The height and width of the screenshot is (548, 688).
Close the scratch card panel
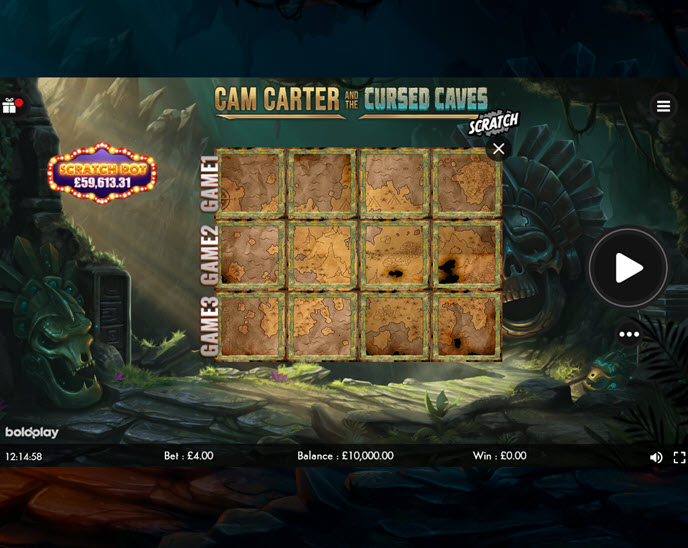(498, 149)
